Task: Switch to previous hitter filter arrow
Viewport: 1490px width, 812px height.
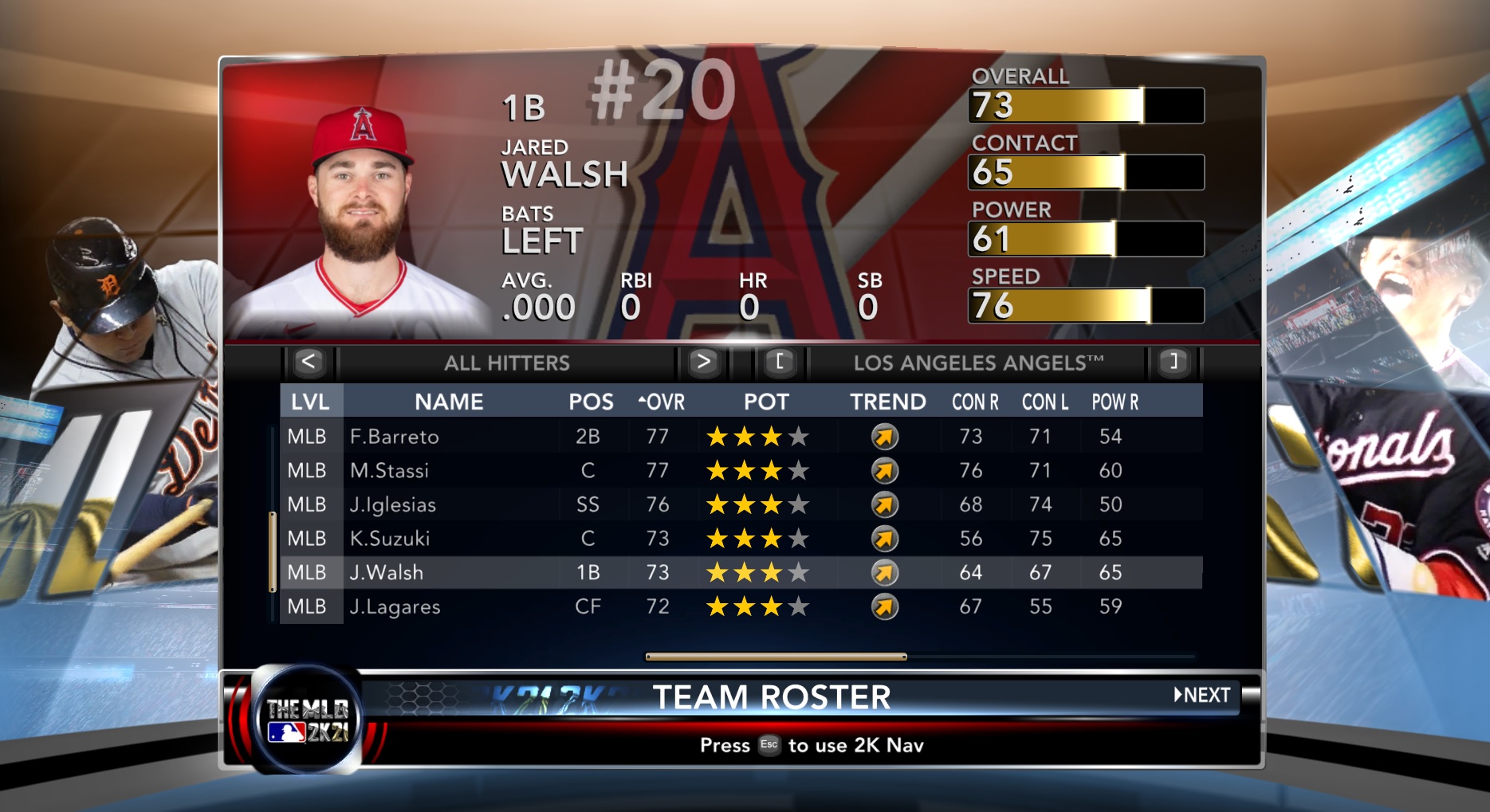Action: pyautogui.click(x=309, y=363)
